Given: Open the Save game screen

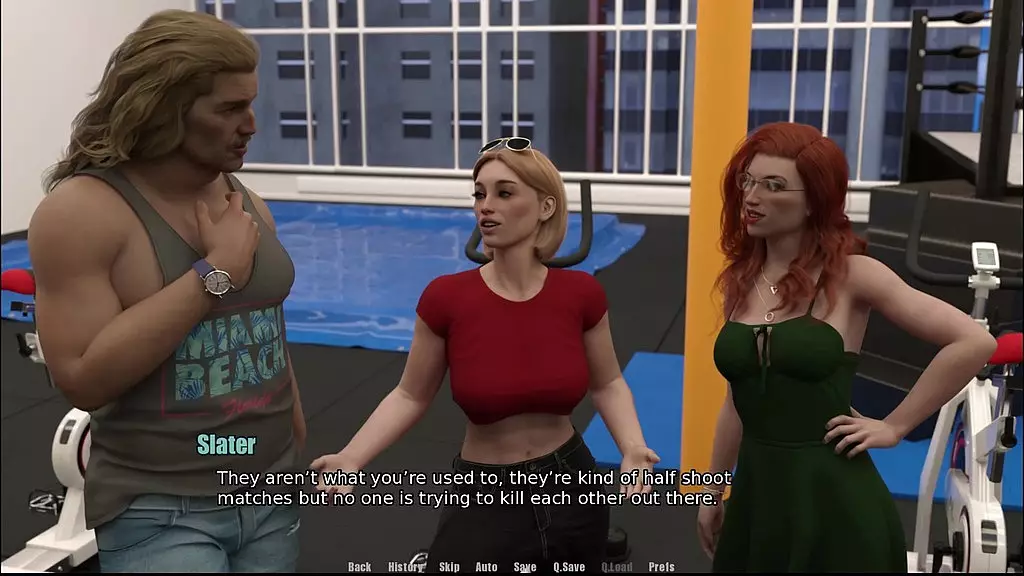Looking at the screenshot, I should click(525, 567).
